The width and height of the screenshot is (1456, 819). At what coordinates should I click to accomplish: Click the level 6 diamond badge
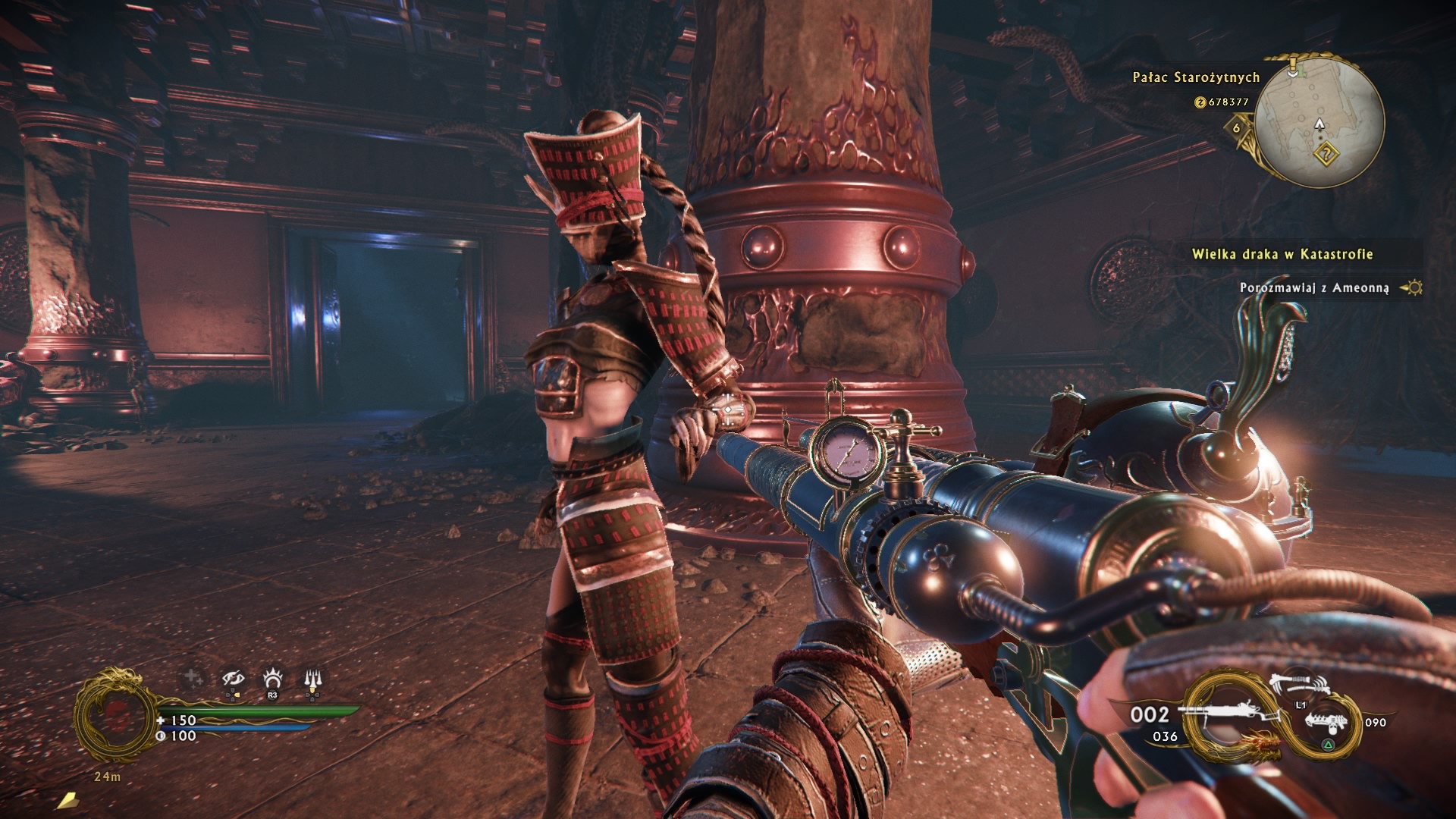coord(1237,127)
